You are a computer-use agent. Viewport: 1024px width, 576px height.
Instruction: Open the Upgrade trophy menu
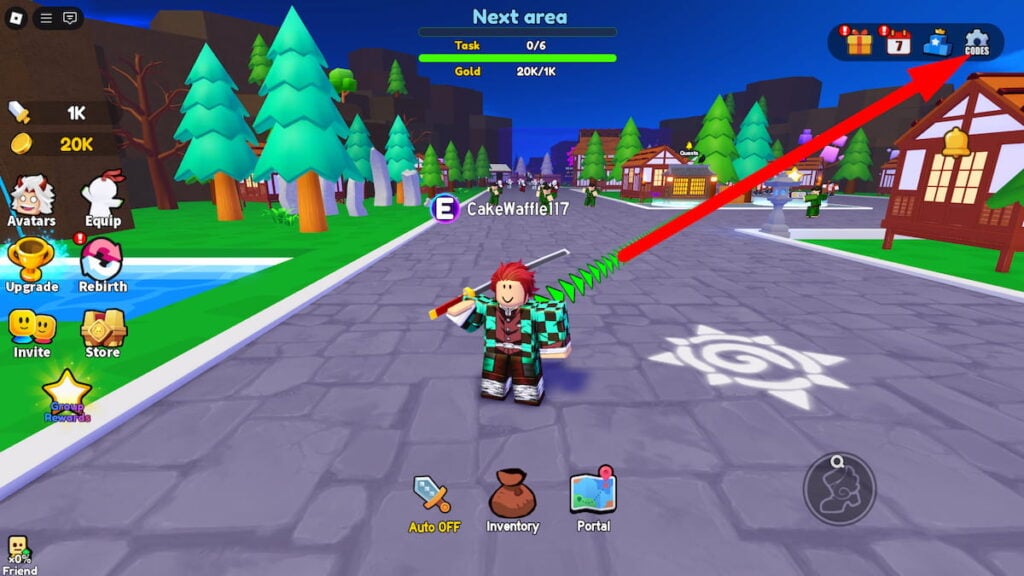pyautogui.click(x=31, y=265)
